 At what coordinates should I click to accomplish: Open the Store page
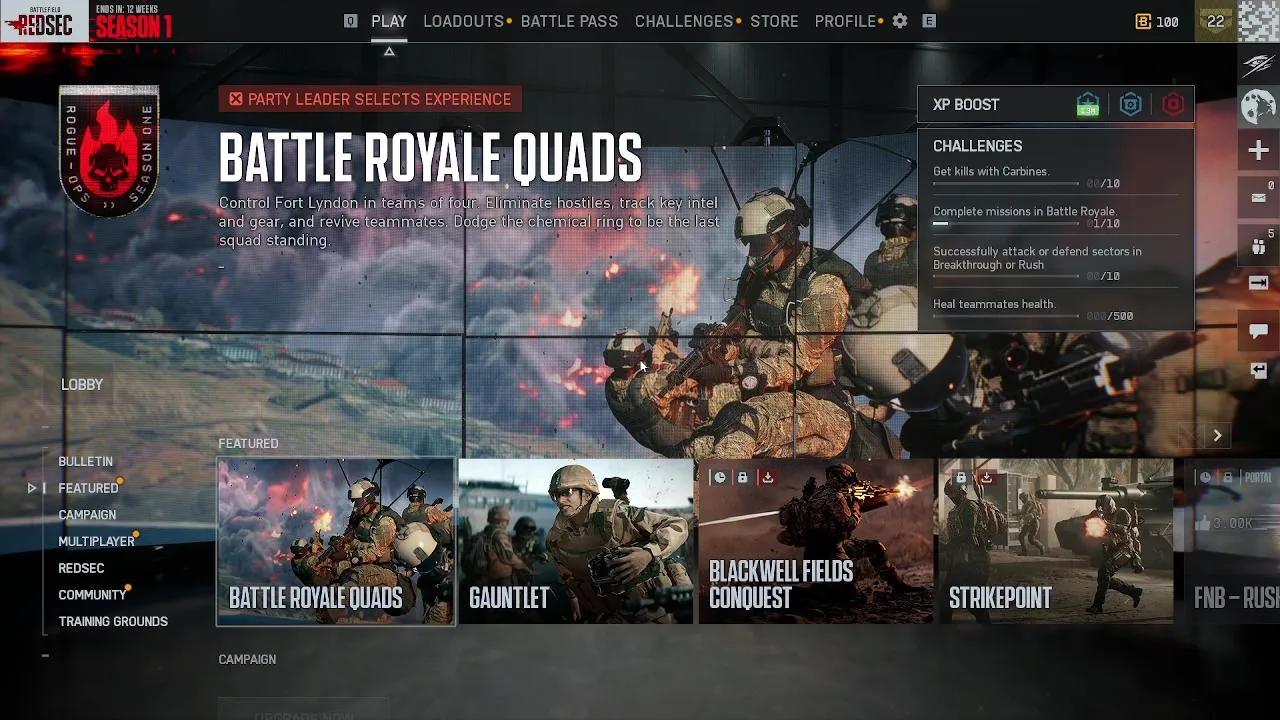click(774, 20)
